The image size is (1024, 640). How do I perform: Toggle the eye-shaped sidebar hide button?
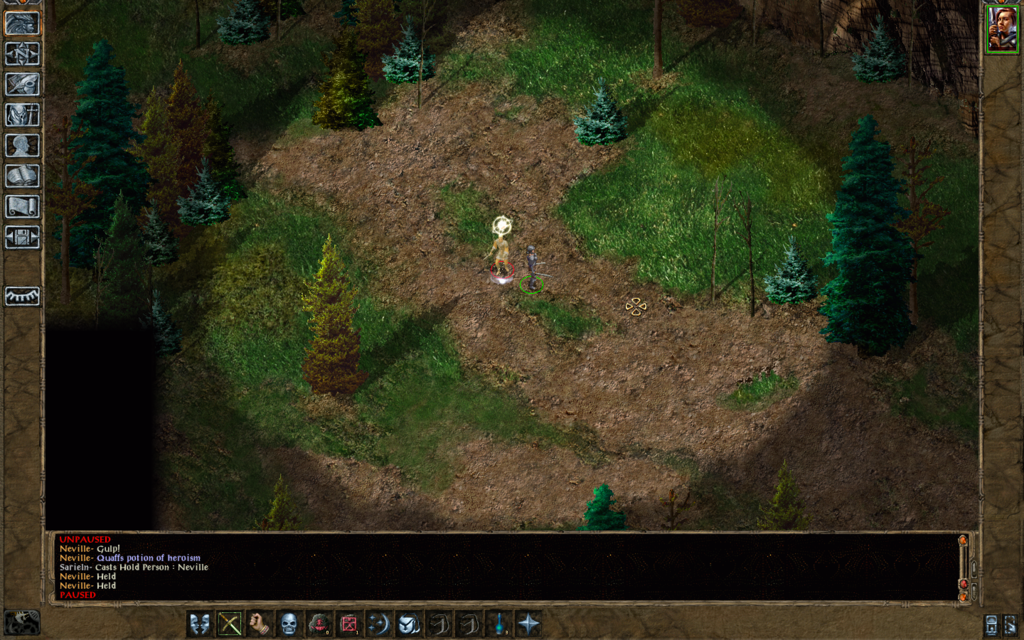pyautogui.click(x=22, y=296)
